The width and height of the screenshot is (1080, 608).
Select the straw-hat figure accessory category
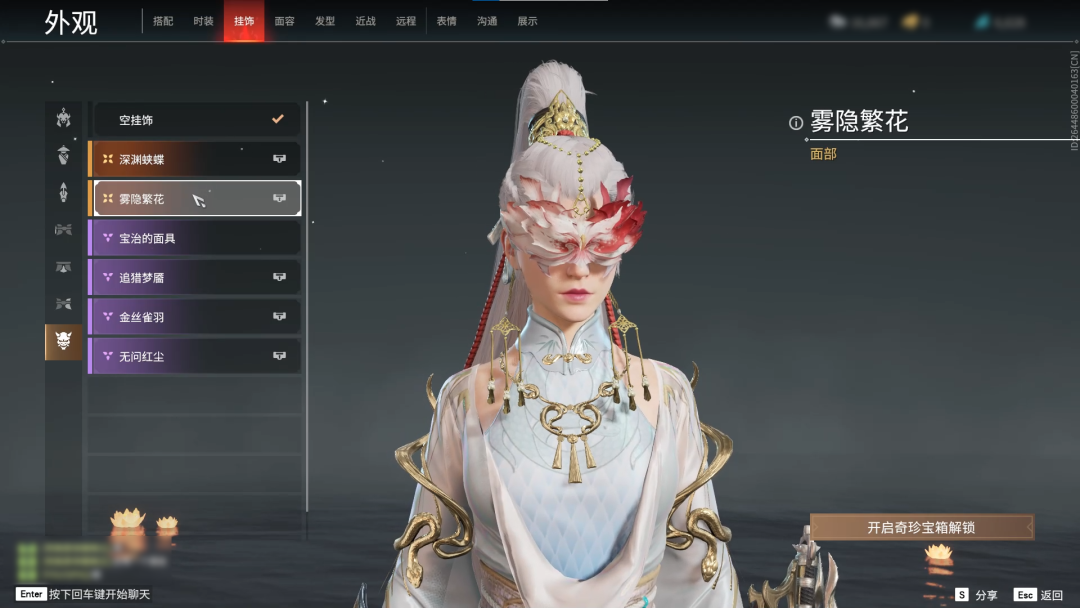pos(63,155)
